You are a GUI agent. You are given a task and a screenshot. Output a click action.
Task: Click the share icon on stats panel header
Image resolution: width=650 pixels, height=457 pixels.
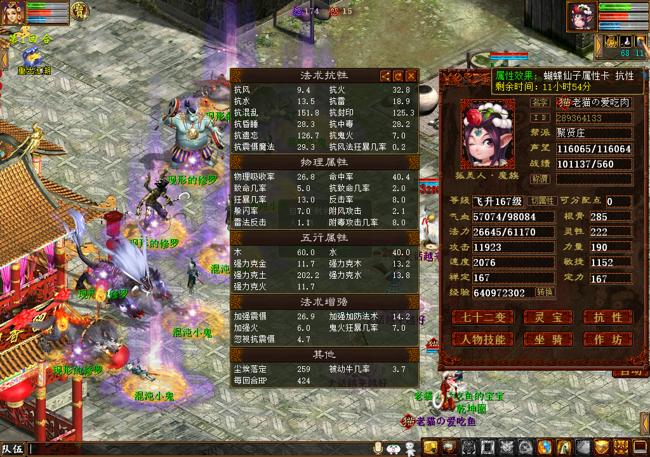(x=385, y=75)
